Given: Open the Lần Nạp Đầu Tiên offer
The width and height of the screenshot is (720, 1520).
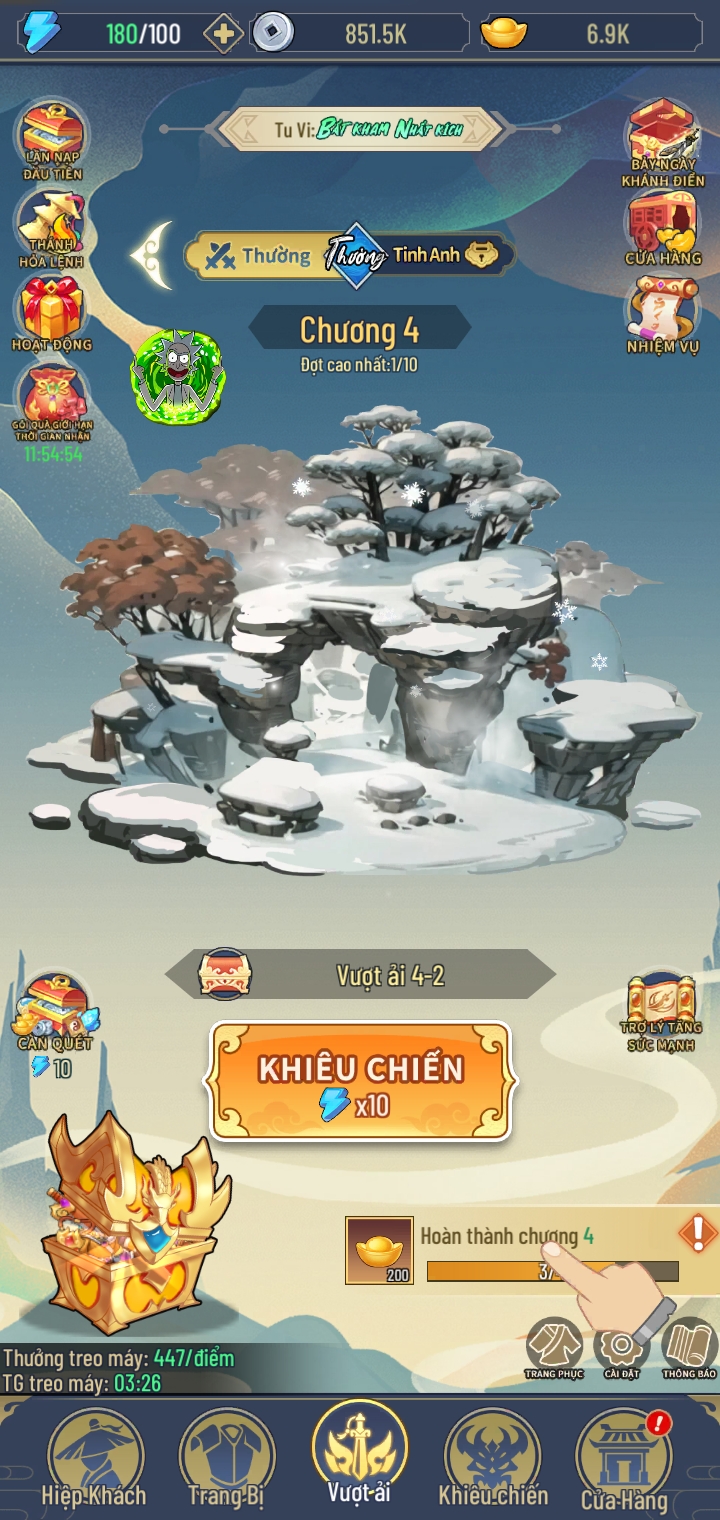Looking at the screenshot, I should point(53,140).
